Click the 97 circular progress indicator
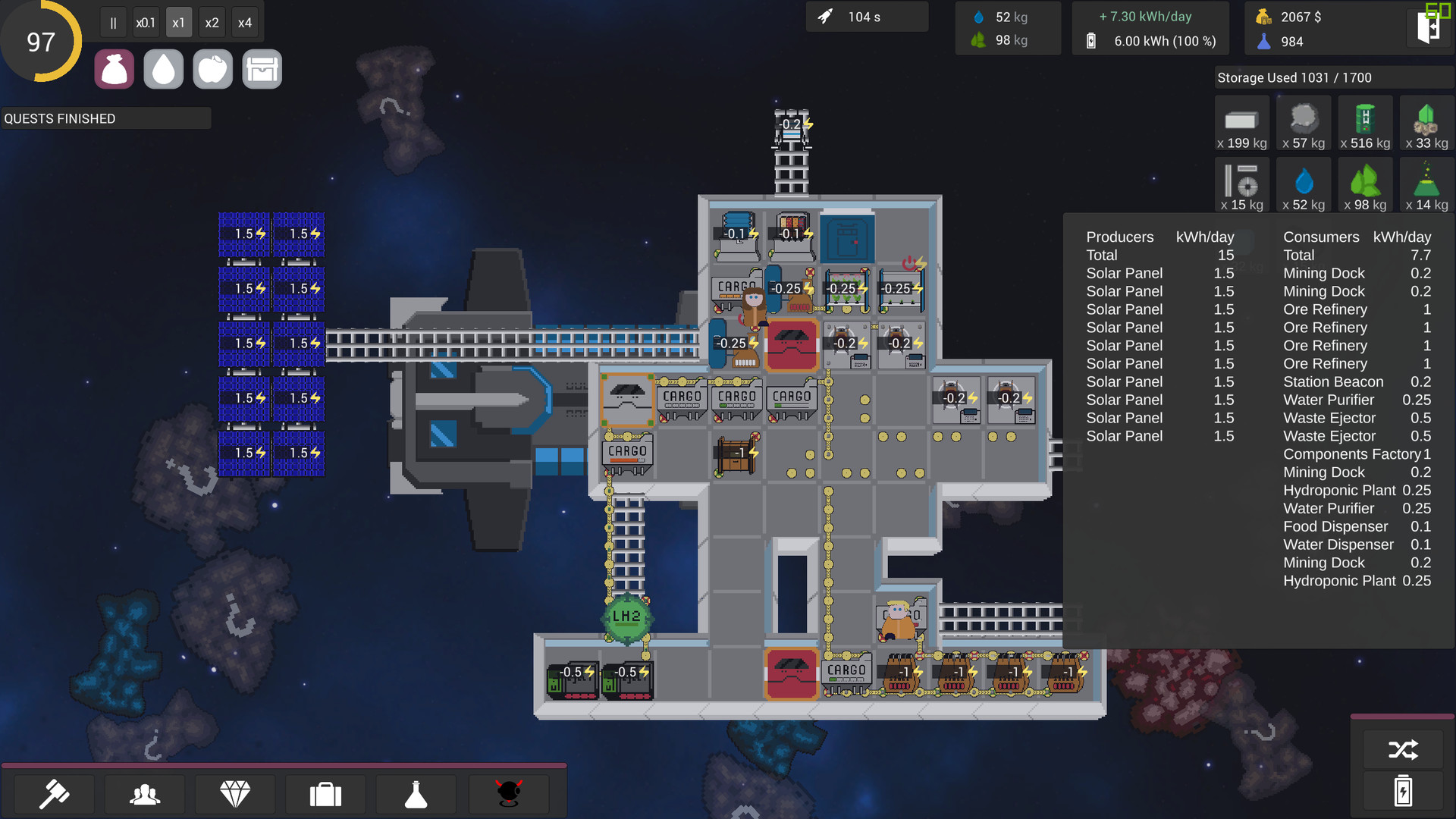1456x819 pixels. coord(42,41)
